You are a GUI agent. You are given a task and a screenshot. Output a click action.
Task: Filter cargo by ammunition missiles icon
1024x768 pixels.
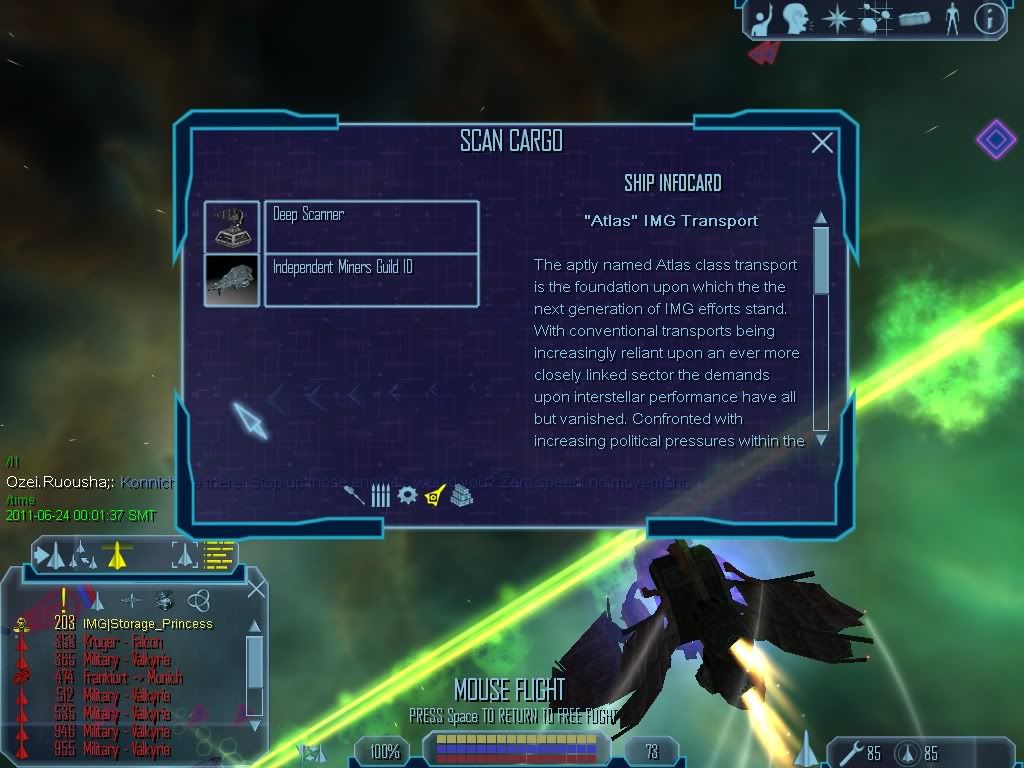point(380,495)
